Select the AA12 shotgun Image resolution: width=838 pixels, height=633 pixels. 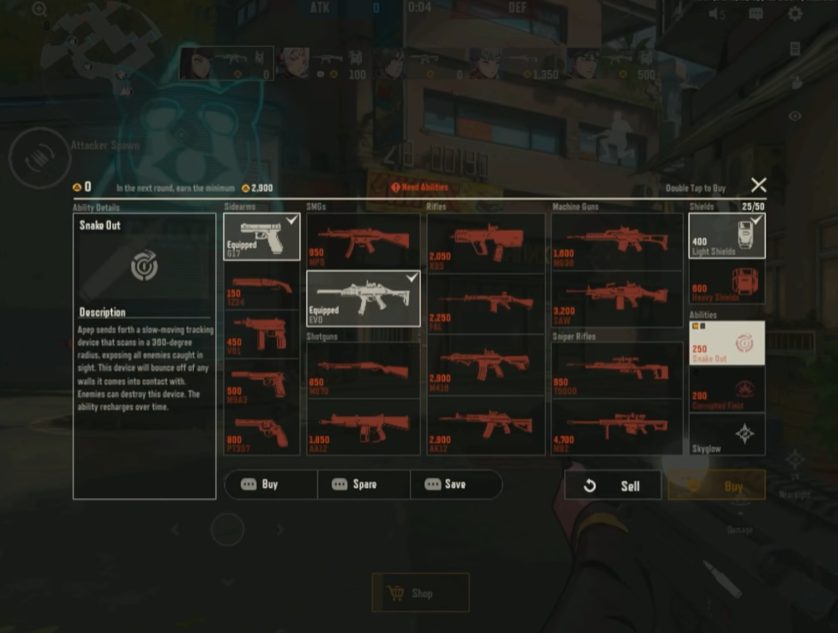coord(362,426)
